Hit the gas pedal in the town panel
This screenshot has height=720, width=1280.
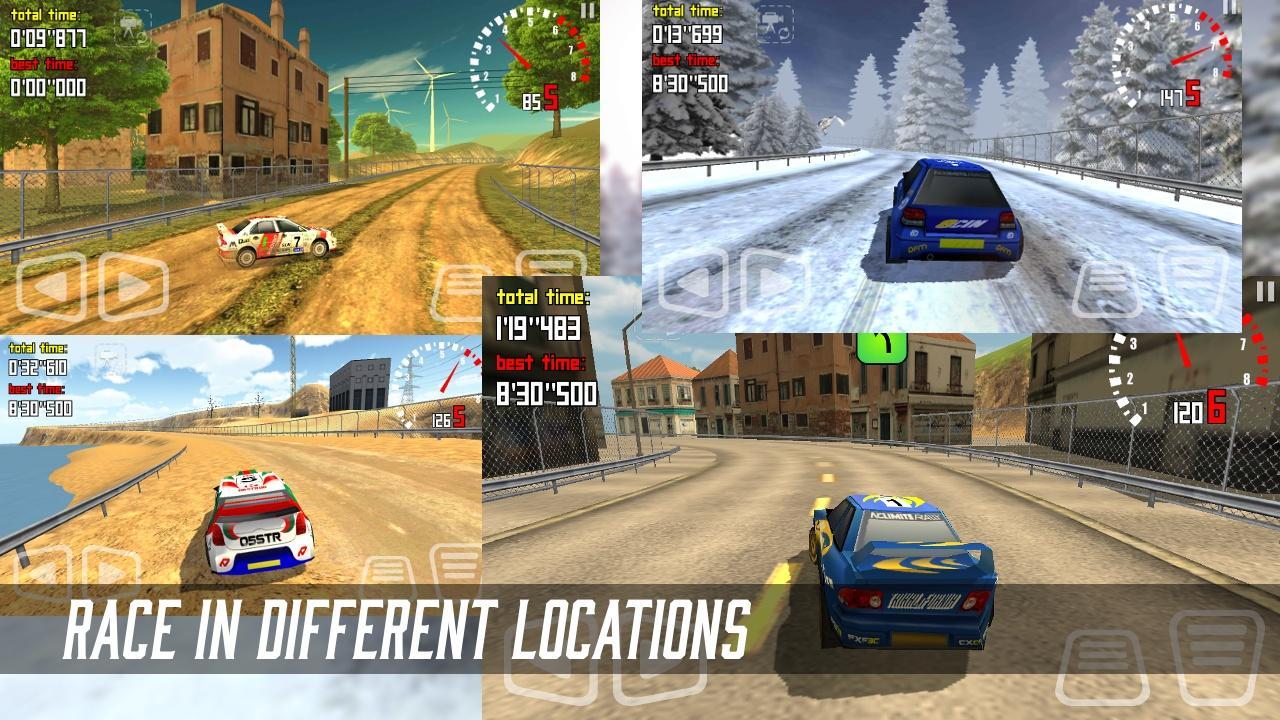coord(1217,655)
